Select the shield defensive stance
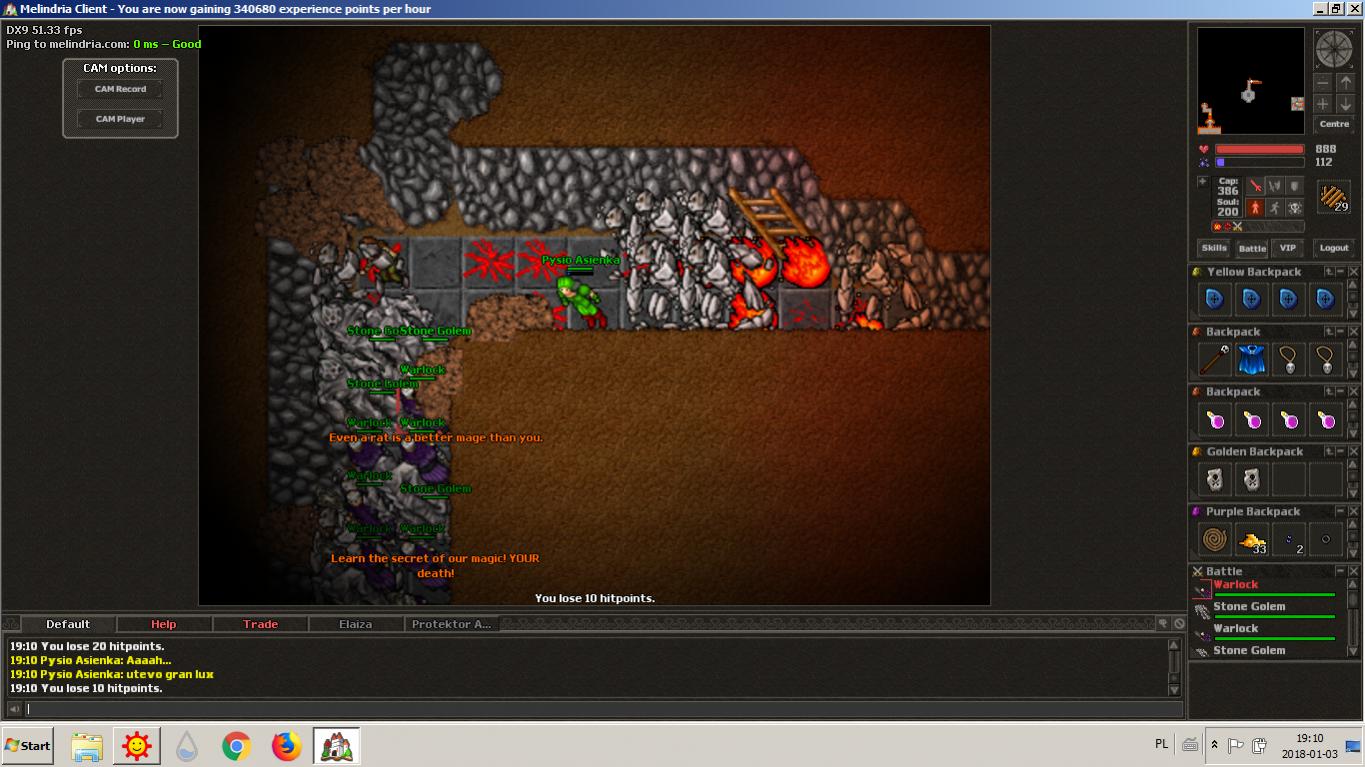The height and width of the screenshot is (767, 1365). coord(1295,186)
